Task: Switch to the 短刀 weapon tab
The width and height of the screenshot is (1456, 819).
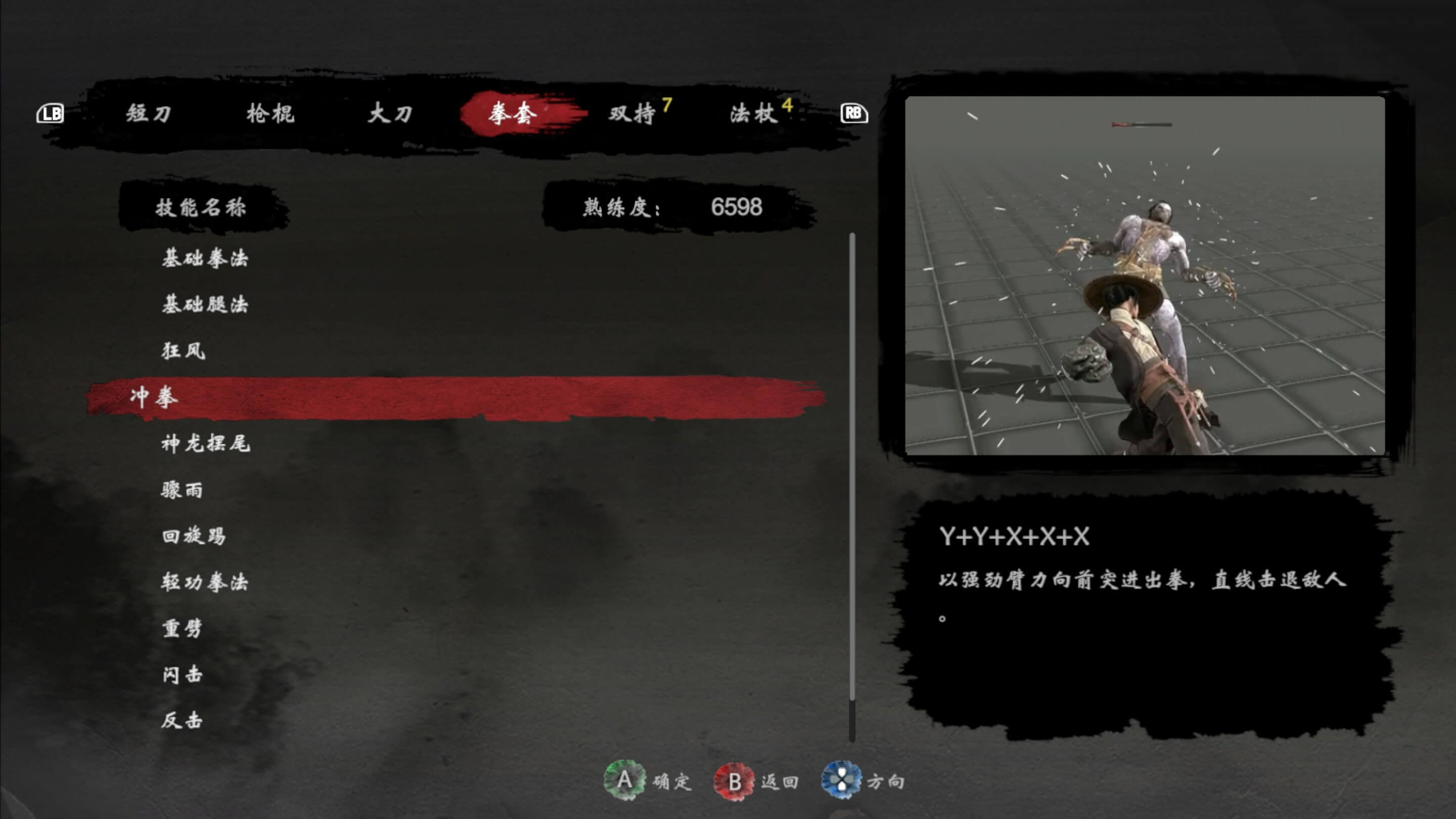Action: (148, 114)
